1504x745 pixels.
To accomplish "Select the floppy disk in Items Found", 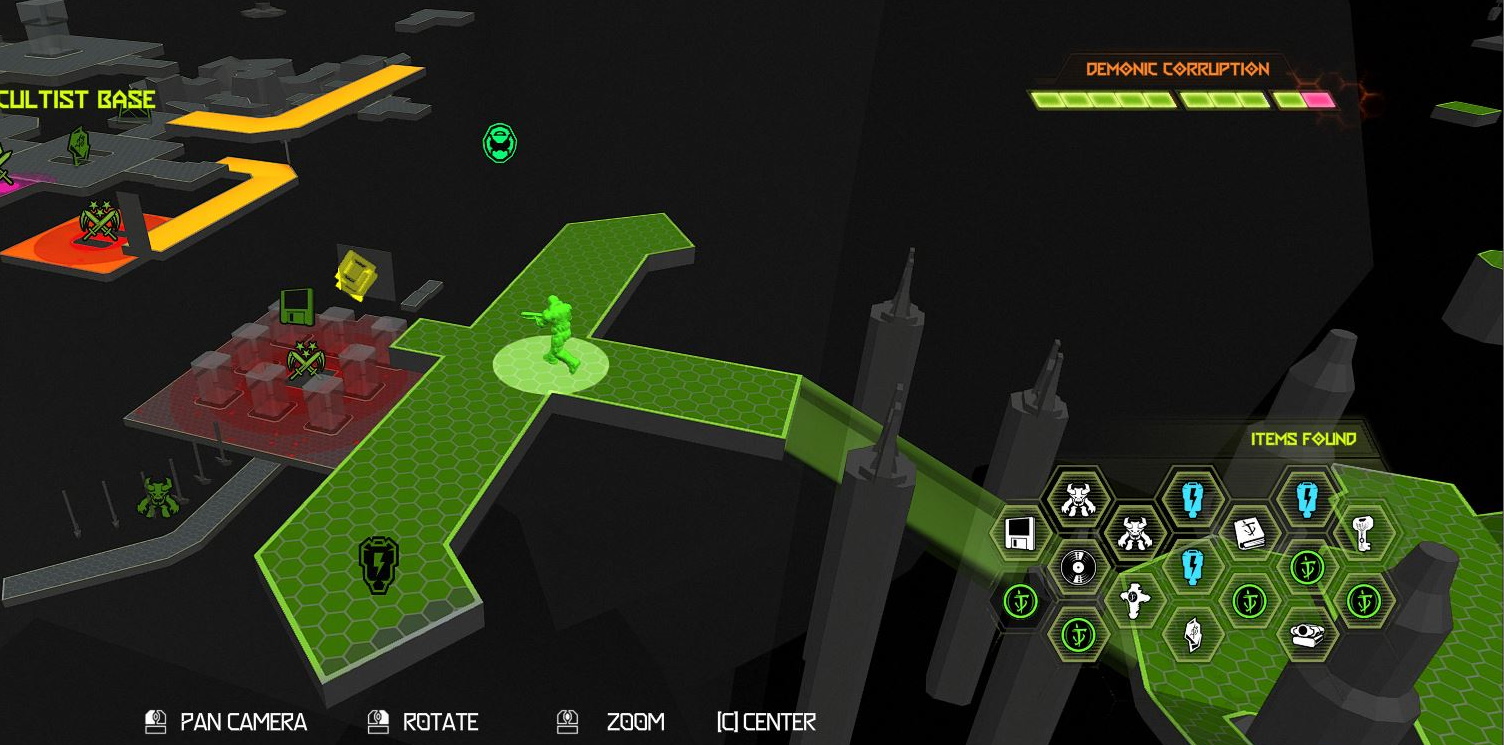I will point(1019,534).
